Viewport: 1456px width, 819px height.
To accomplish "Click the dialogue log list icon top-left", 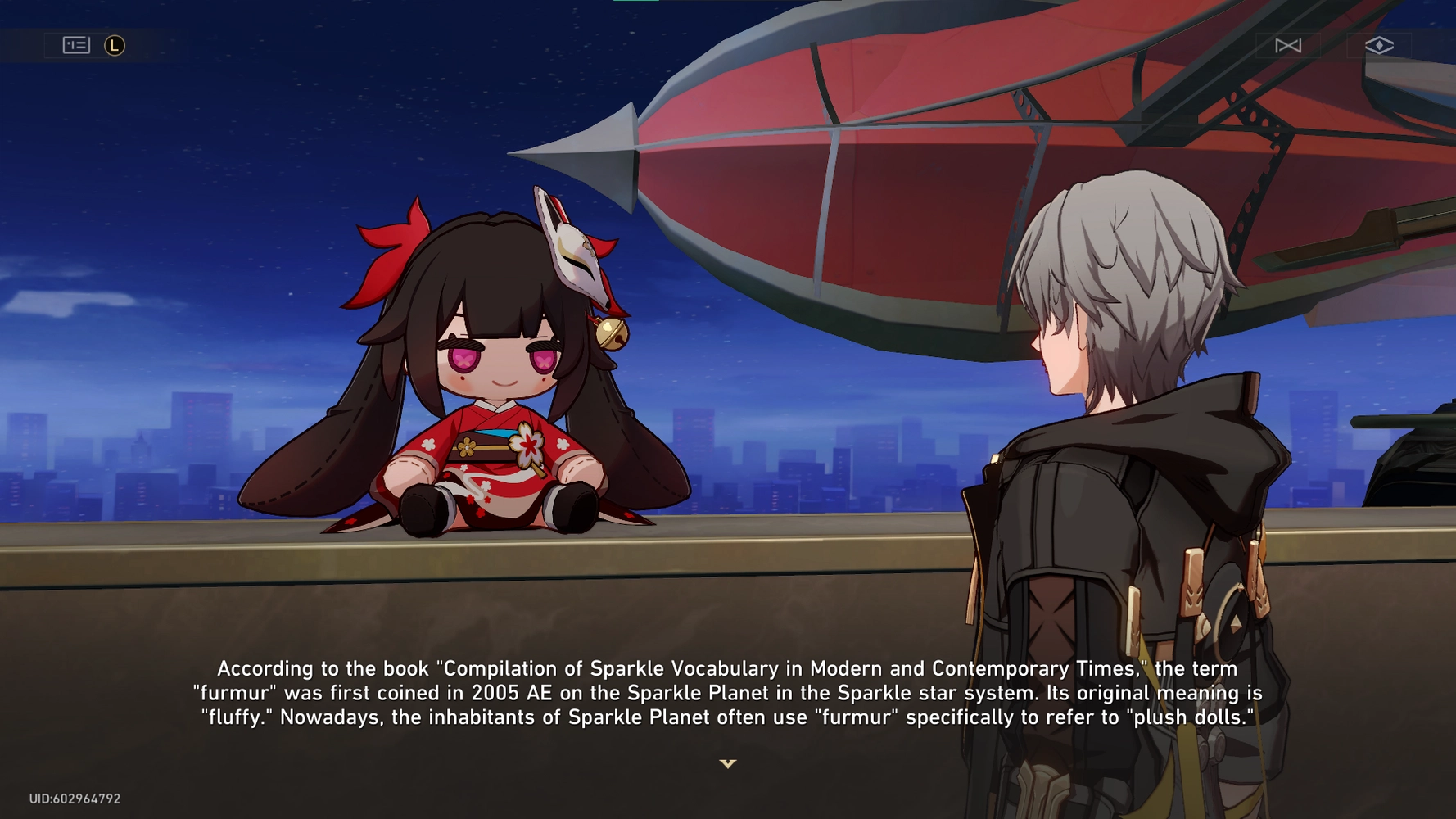I will pos(75,45).
